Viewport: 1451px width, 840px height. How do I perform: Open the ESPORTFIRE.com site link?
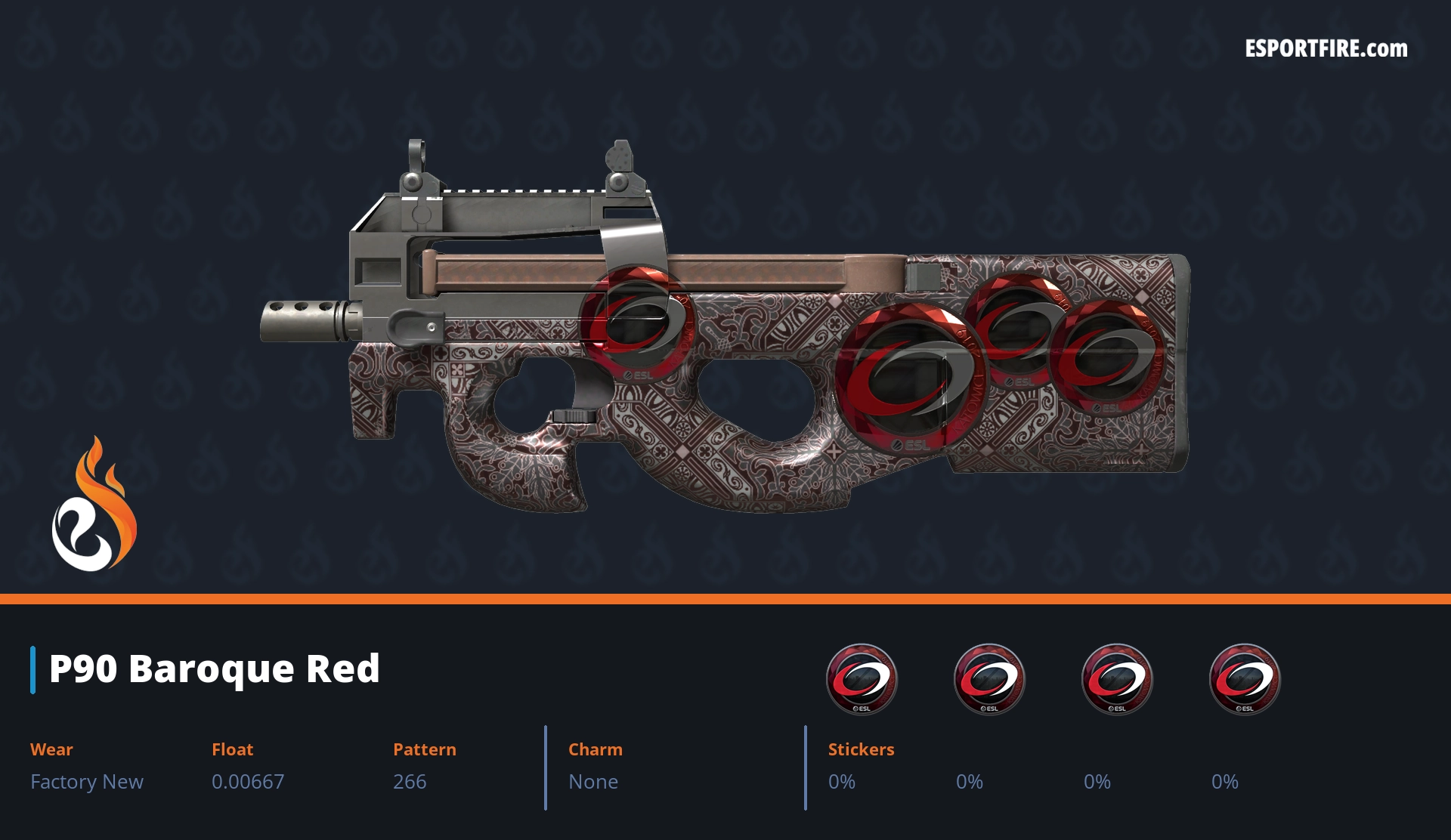click(1326, 49)
